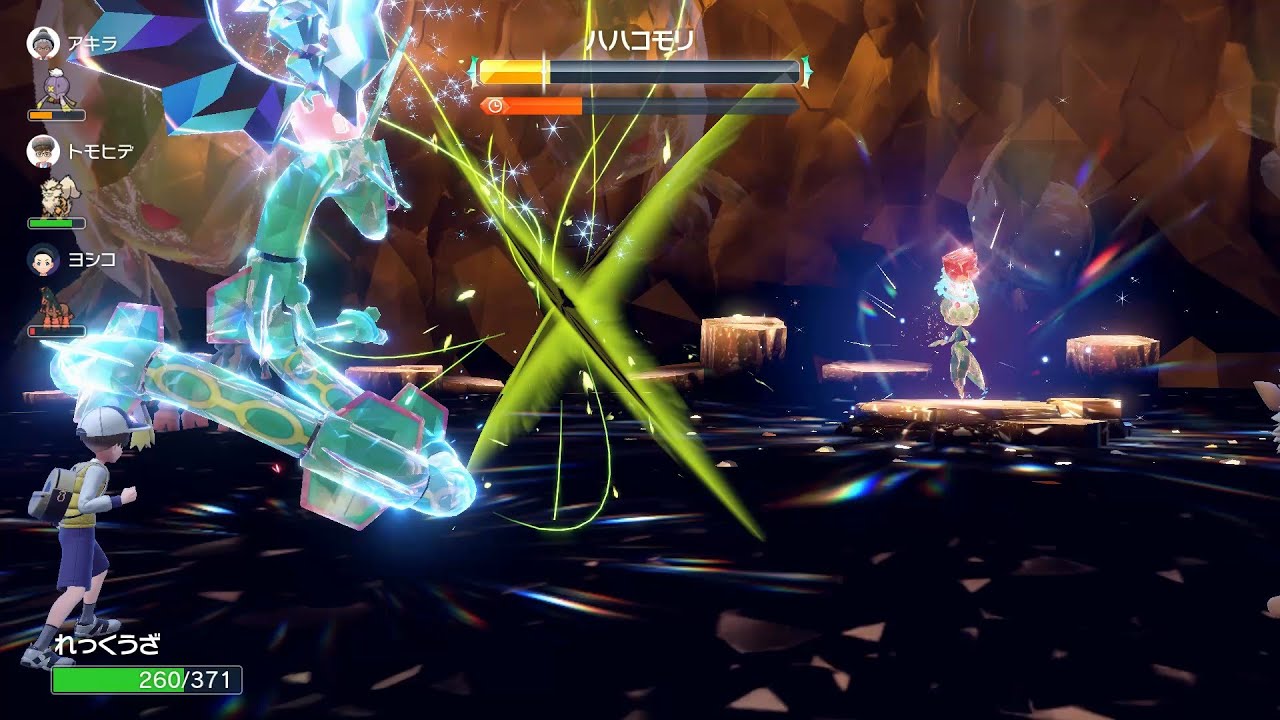The height and width of the screenshot is (720, 1280).
Task: Click トモヒデ's Arcanine party icon
Action: pyautogui.click(x=54, y=197)
